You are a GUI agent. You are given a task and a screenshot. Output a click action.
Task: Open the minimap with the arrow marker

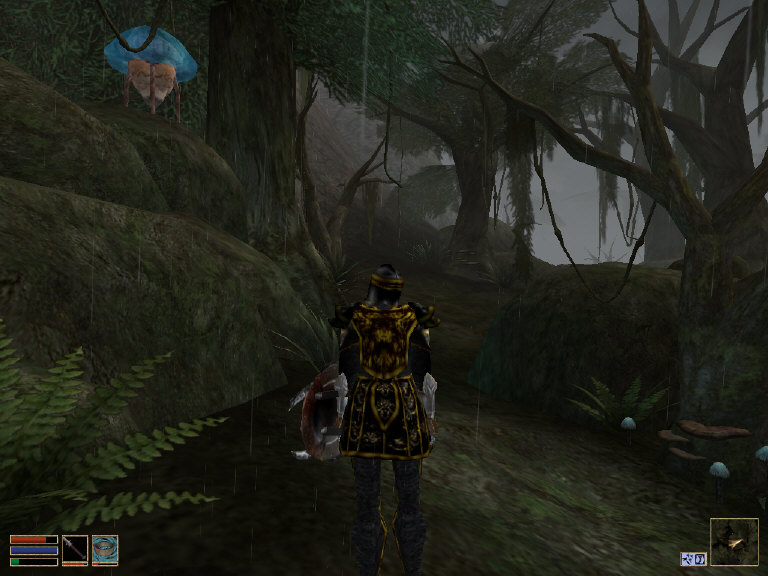[x=734, y=542]
